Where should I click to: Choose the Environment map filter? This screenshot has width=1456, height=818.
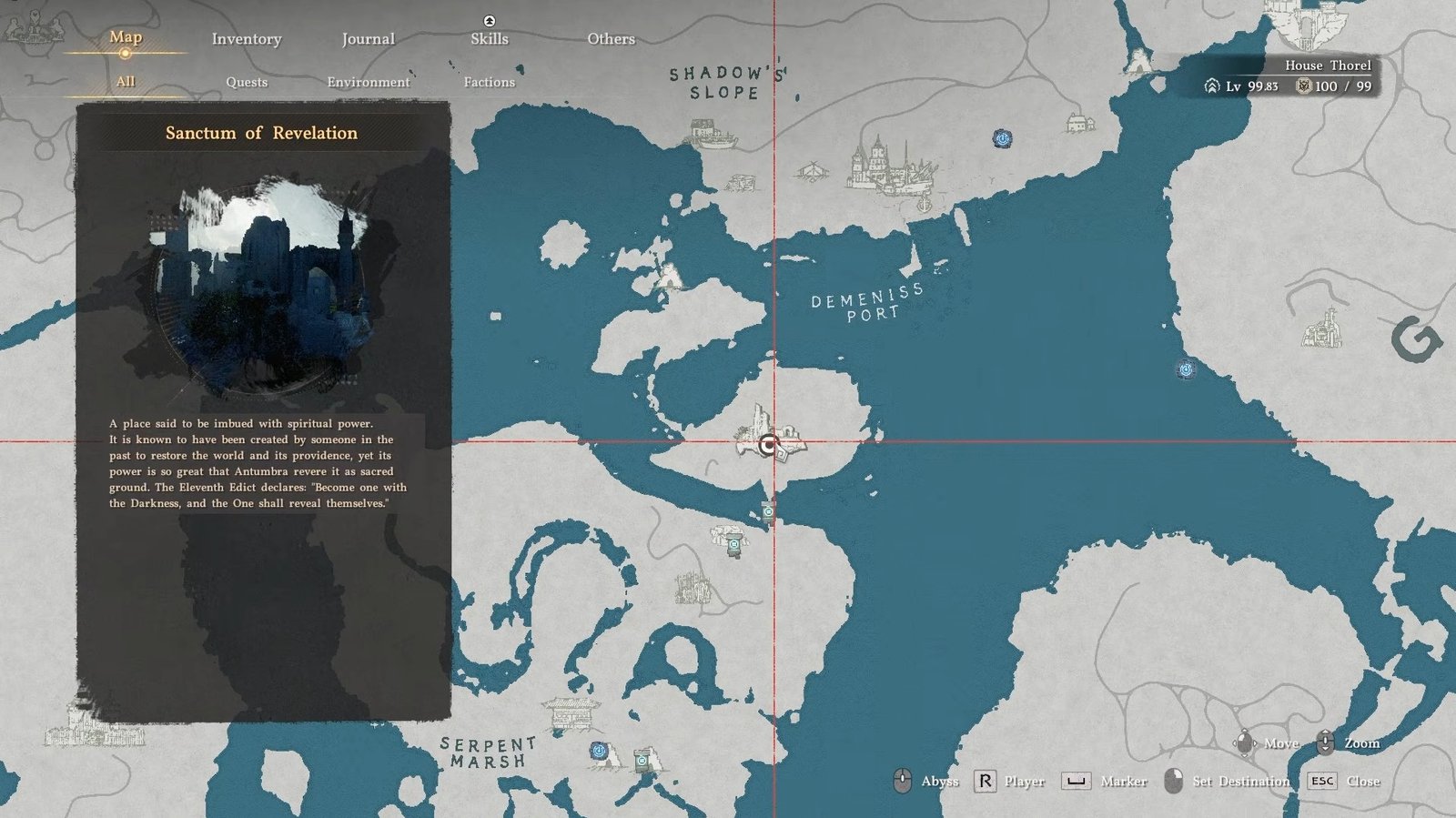[369, 82]
